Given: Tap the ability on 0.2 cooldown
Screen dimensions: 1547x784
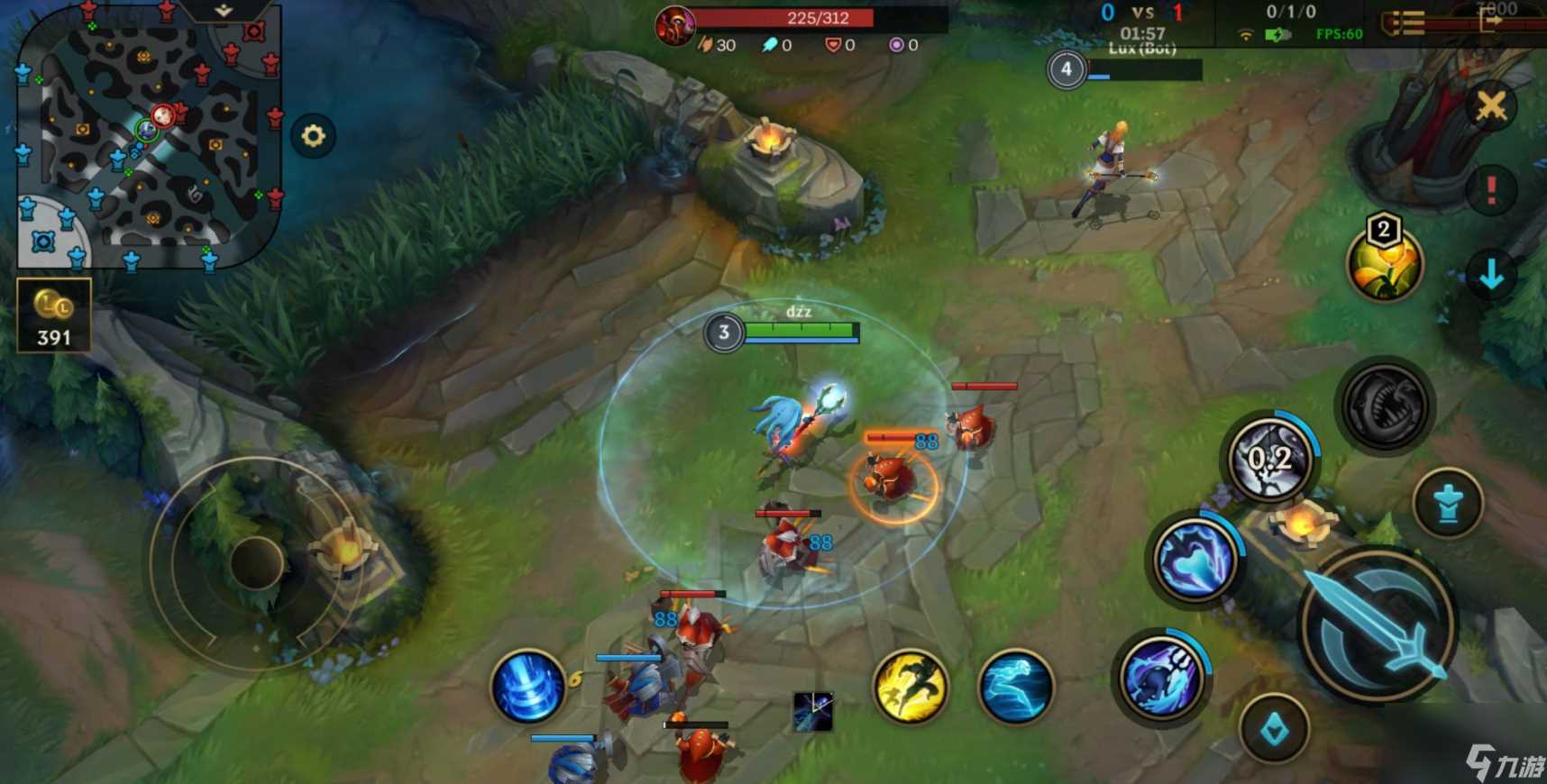Looking at the screenshot, I should (1270, 459).
